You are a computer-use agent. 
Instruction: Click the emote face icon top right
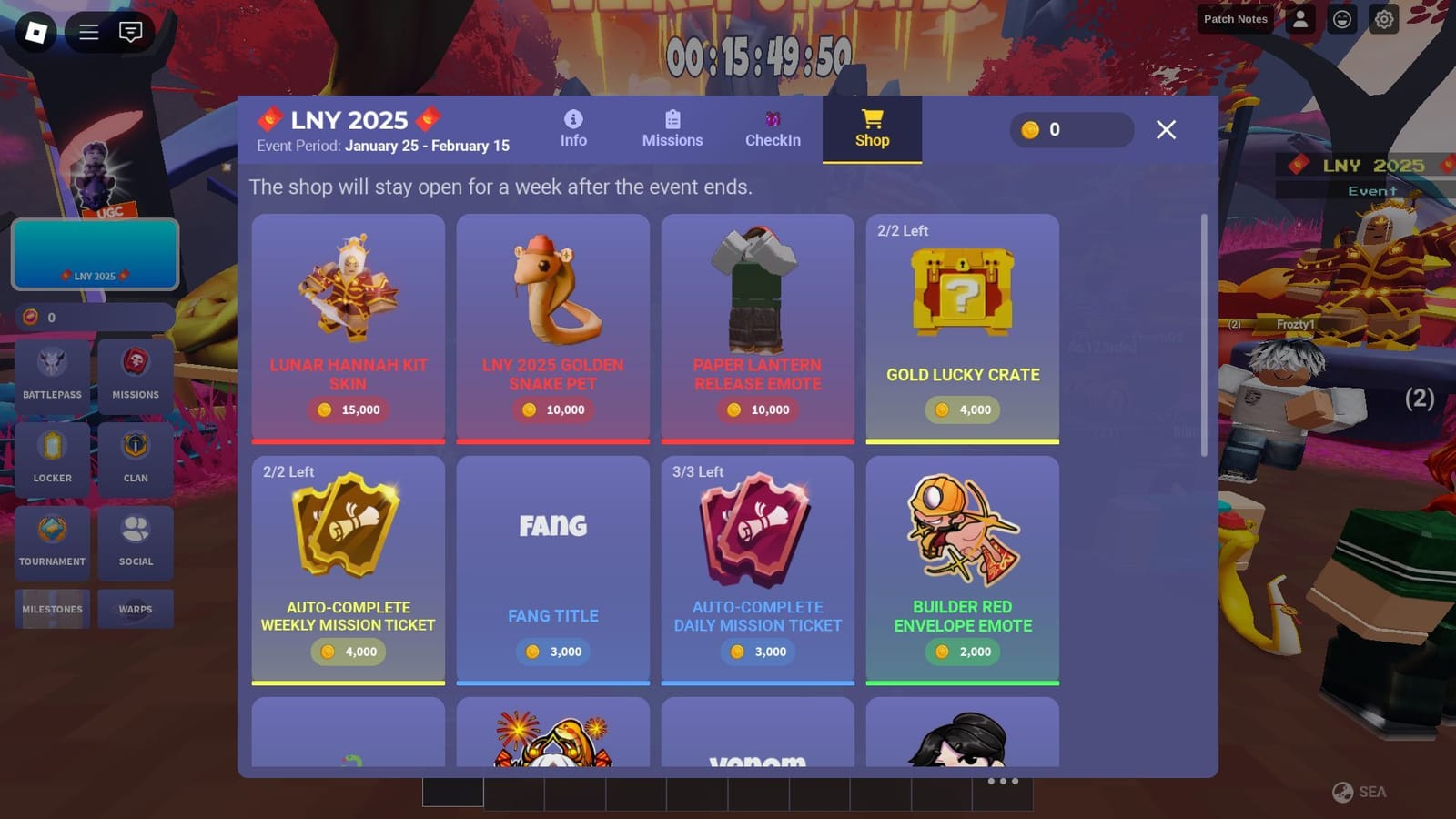[x=1341, y=19]
